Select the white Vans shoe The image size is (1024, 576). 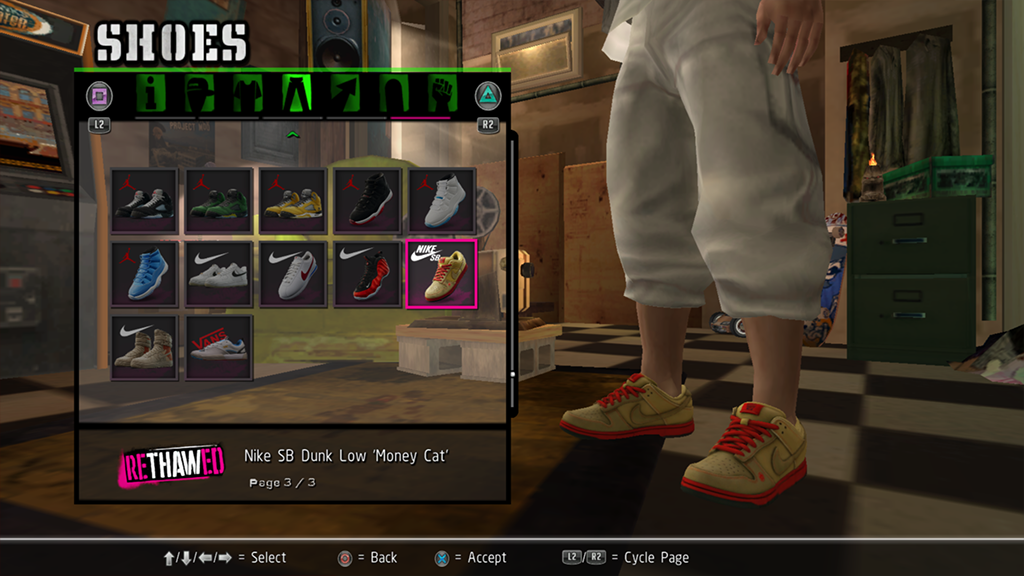coord(219,347)
